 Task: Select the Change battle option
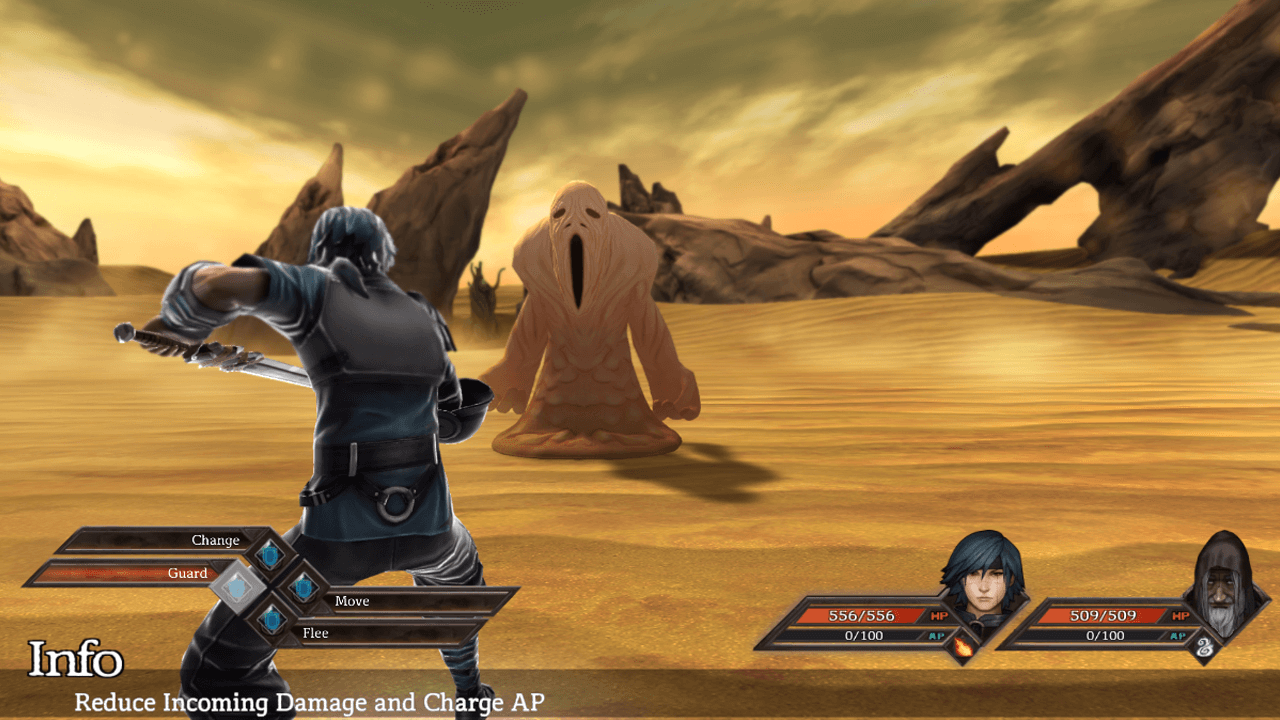[x=215, y=540]
